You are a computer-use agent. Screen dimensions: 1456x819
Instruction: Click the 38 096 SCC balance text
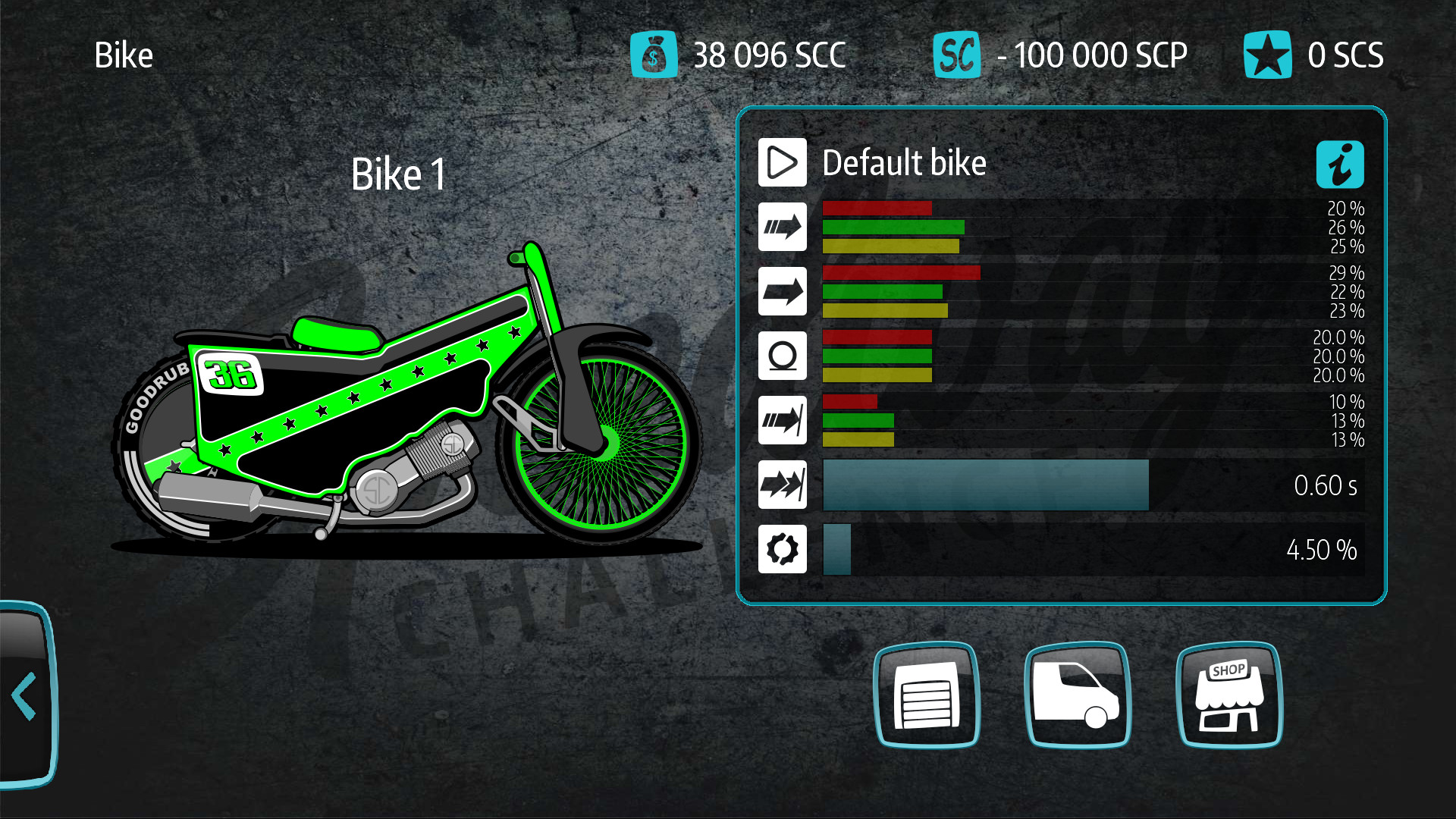point(770,54)
